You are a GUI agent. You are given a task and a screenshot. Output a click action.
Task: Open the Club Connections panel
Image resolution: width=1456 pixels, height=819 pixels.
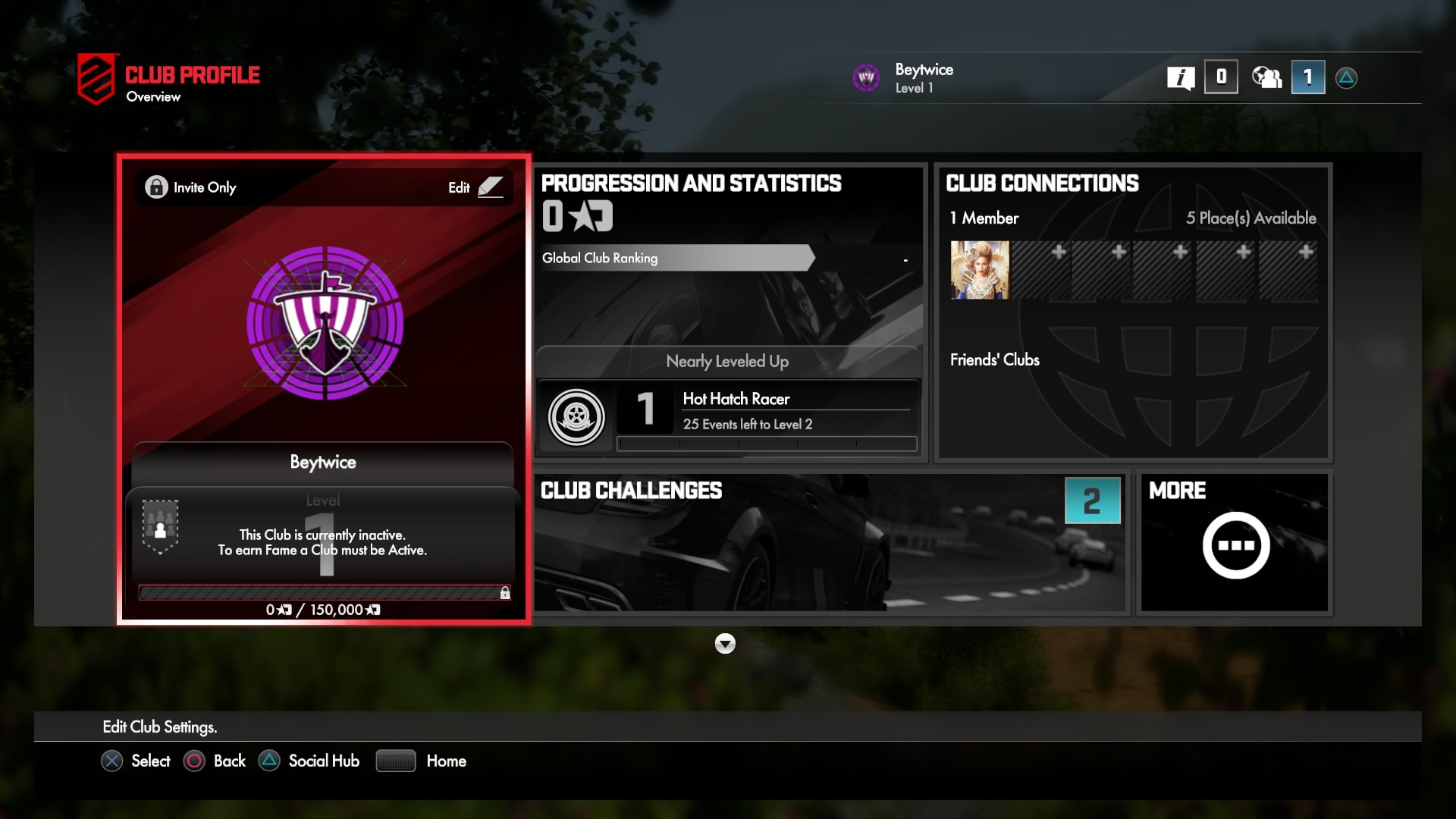(1133, 312)
